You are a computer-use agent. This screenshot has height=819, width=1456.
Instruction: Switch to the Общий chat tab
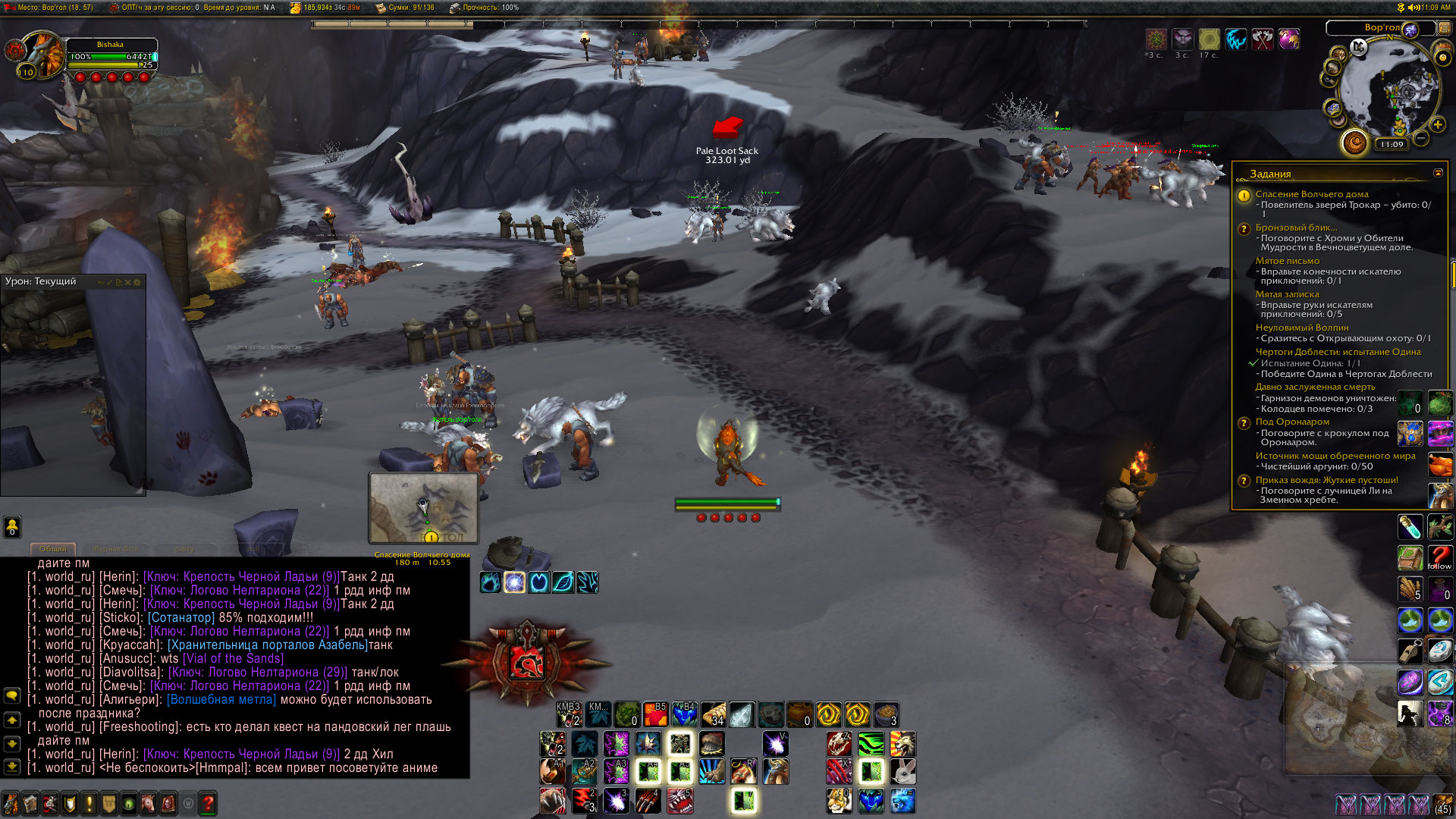coord(53,548)
